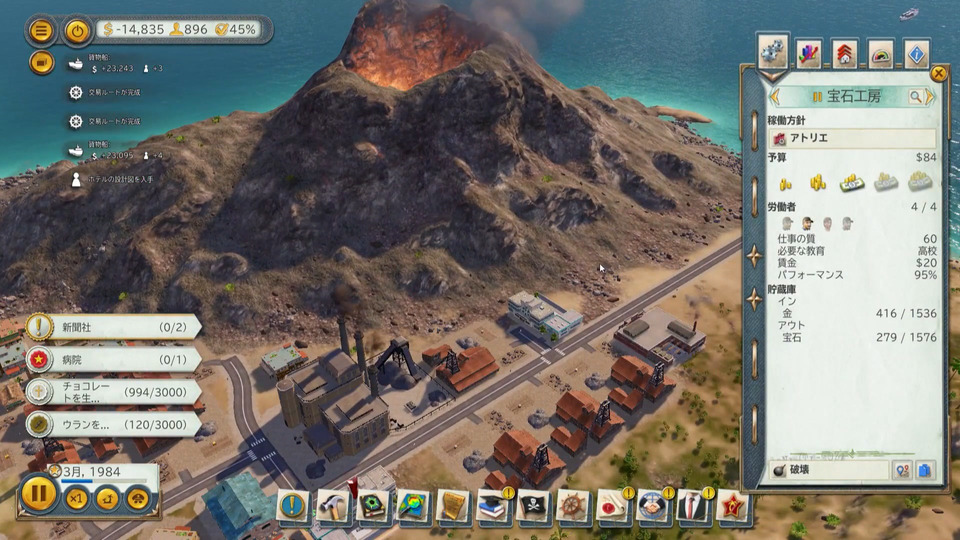Open the 新聞社 objective (0/2)
The height and width of the screenshot is (540, 960).
point(110,327)
